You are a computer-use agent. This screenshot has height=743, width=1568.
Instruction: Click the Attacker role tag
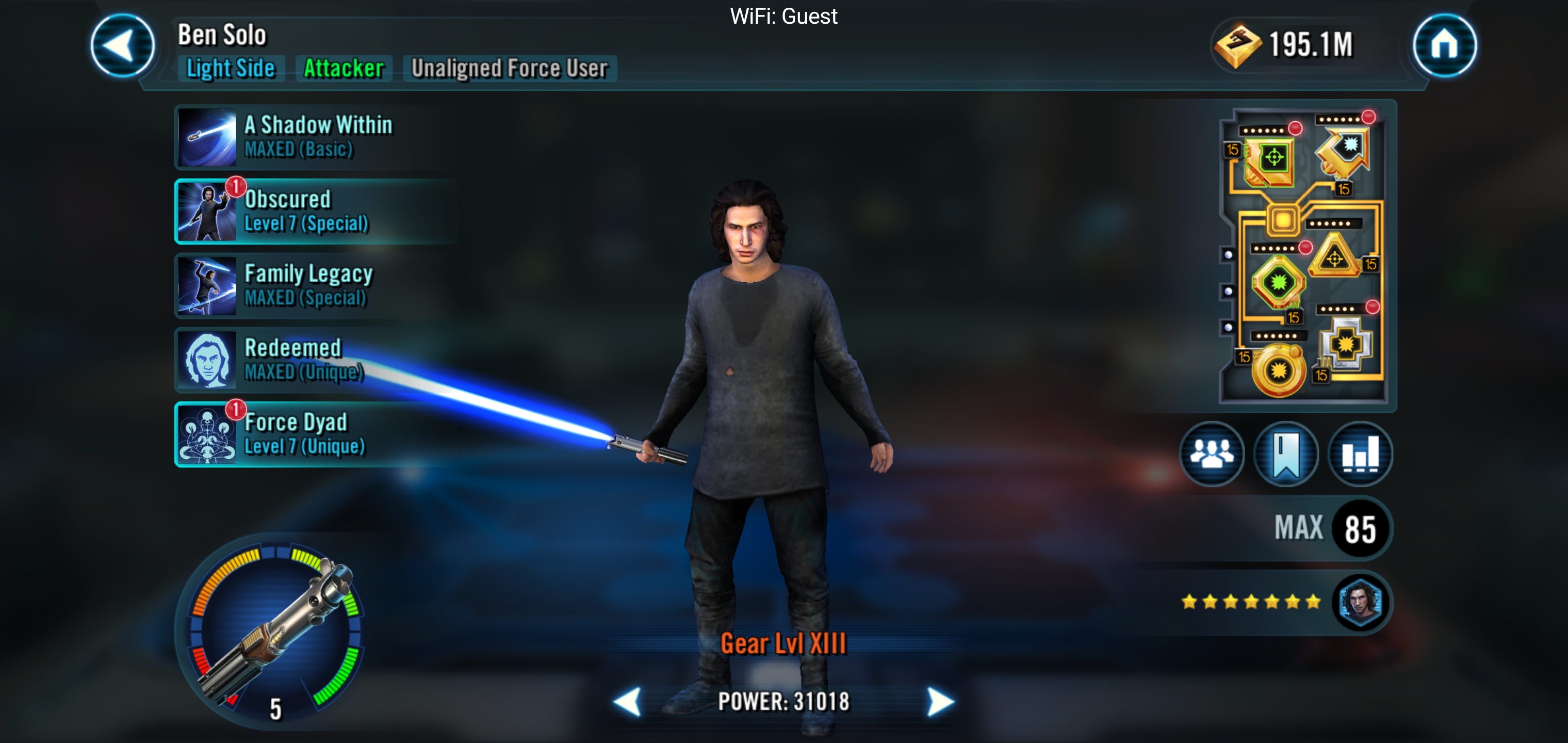point(344,68)
